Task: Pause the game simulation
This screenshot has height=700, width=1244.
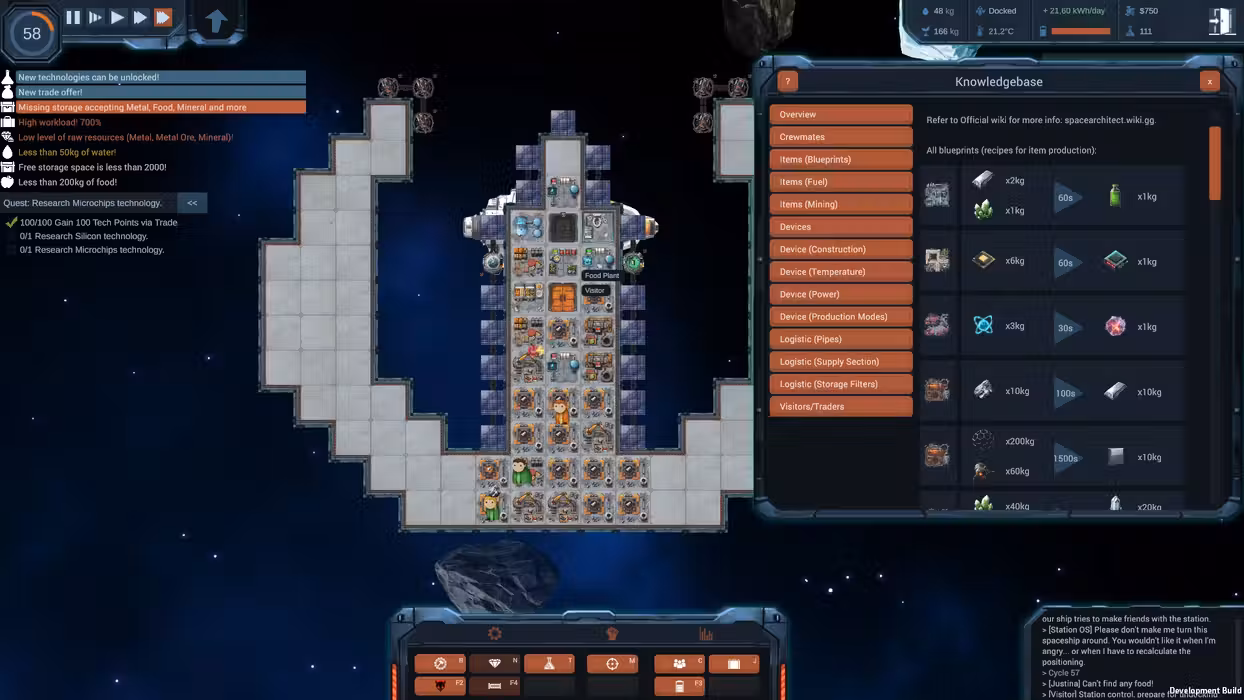Action: (x=73, y=17)
